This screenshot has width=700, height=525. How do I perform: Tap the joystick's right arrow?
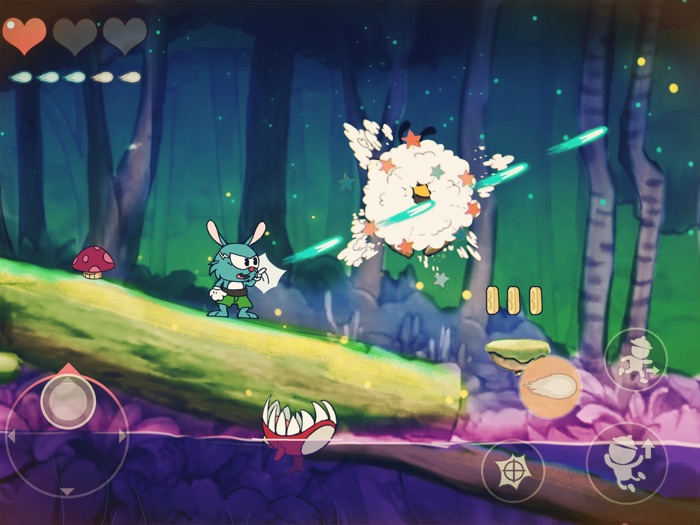(x=123, y=436)
